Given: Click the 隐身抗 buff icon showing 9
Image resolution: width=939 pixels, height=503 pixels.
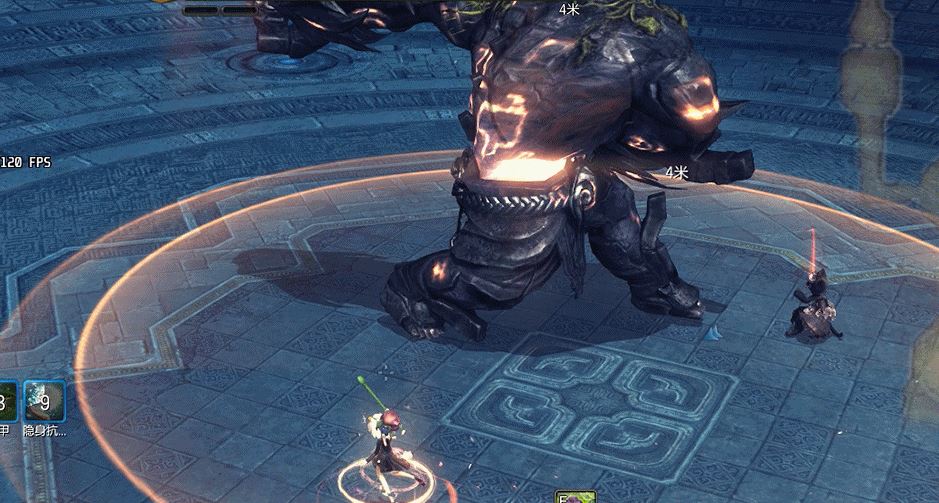Looking at the screenshot, I should [x=45, y=400].
